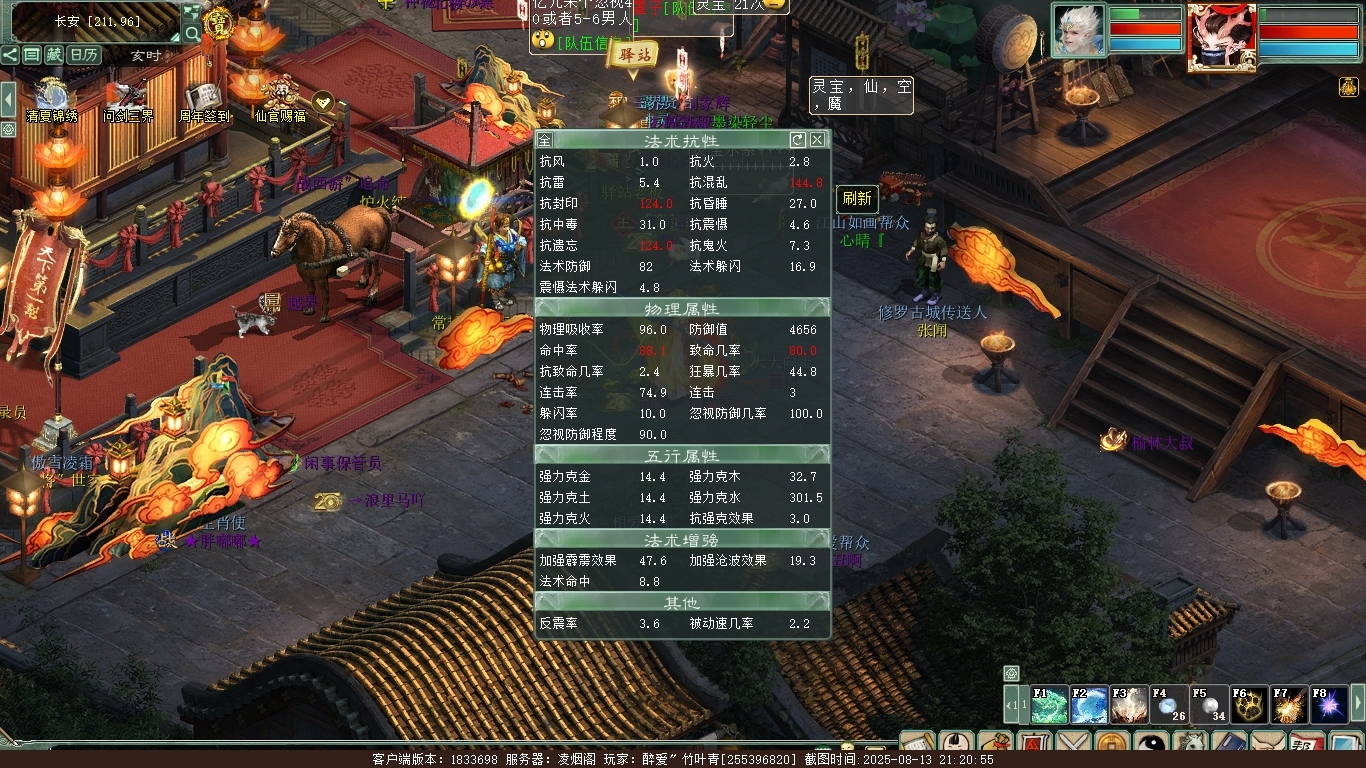Image resolution: width=1366 pixels, height=768 pixels.
Task: Click the 藏 button under the minimap
Action: coord(54,55)
